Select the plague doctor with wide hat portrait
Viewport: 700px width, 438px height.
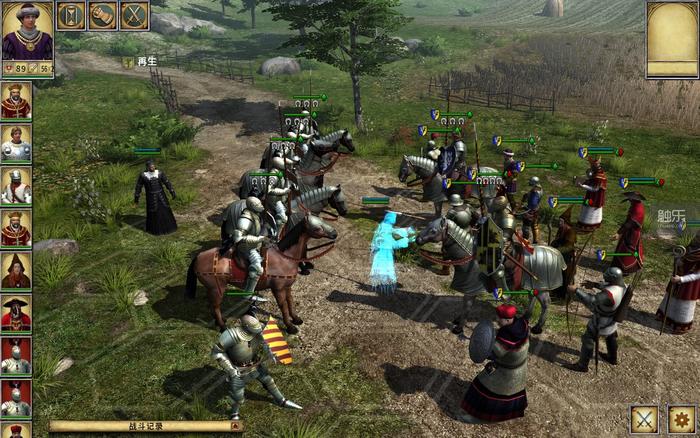pos(16,314)
